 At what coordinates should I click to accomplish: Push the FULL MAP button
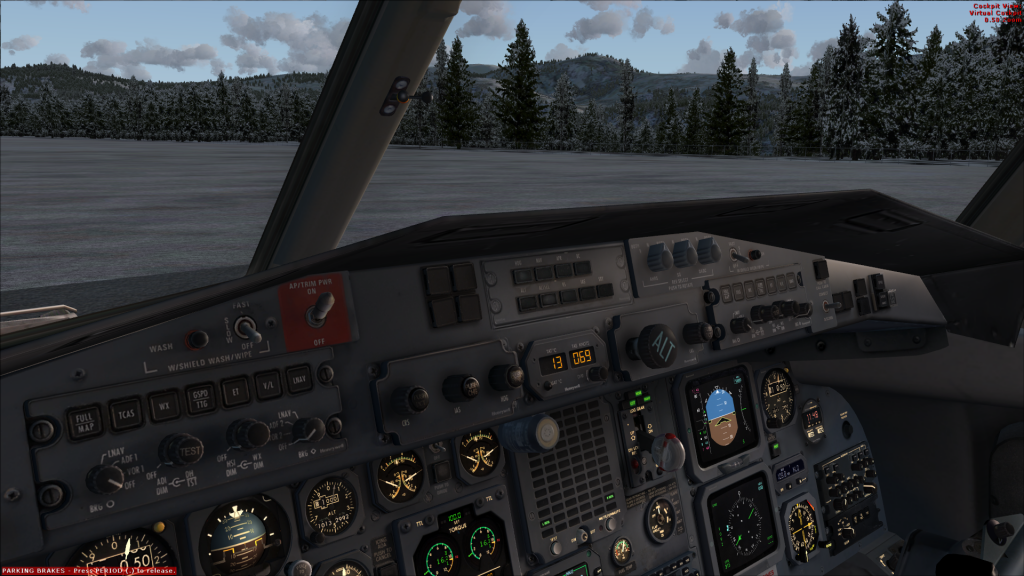click(x=84, y=420)
